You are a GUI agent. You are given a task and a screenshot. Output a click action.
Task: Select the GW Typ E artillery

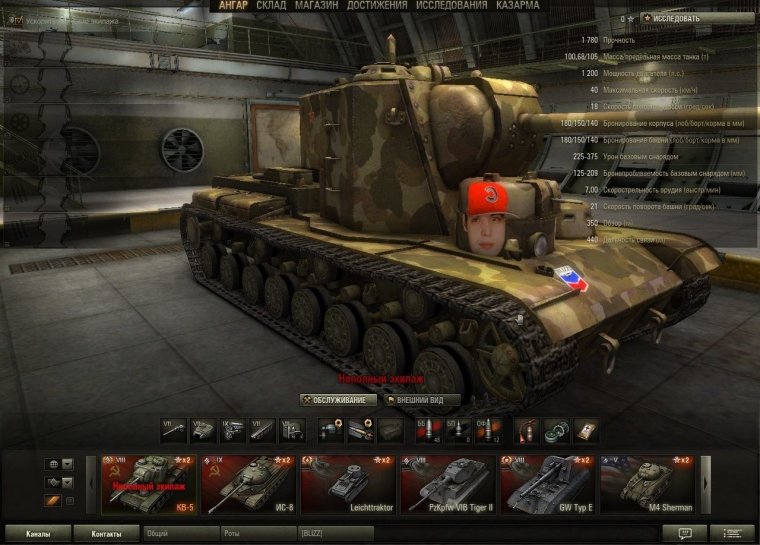[x=546, y=484]
